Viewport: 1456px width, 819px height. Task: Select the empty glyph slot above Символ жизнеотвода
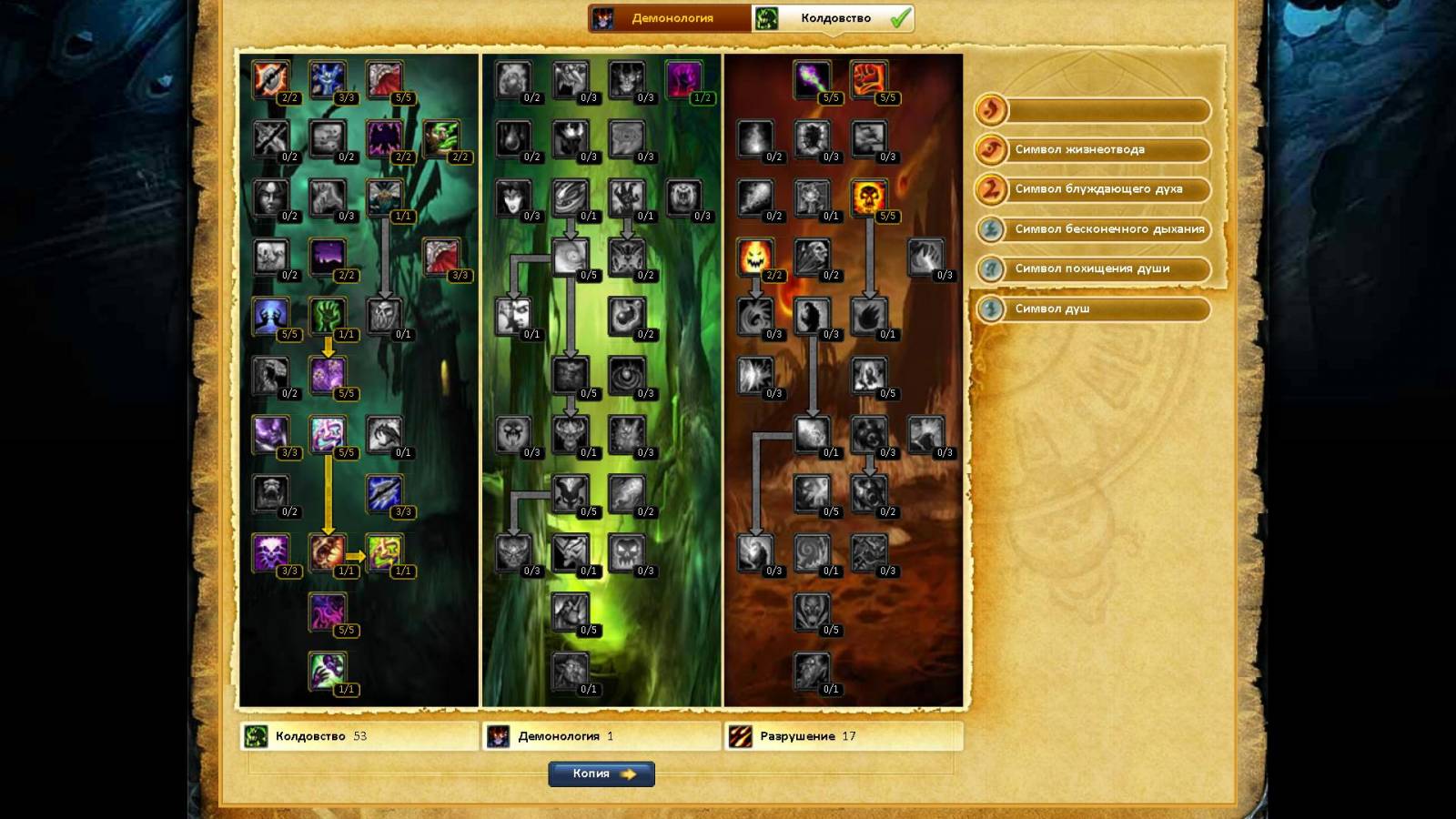click(1093, 110)
